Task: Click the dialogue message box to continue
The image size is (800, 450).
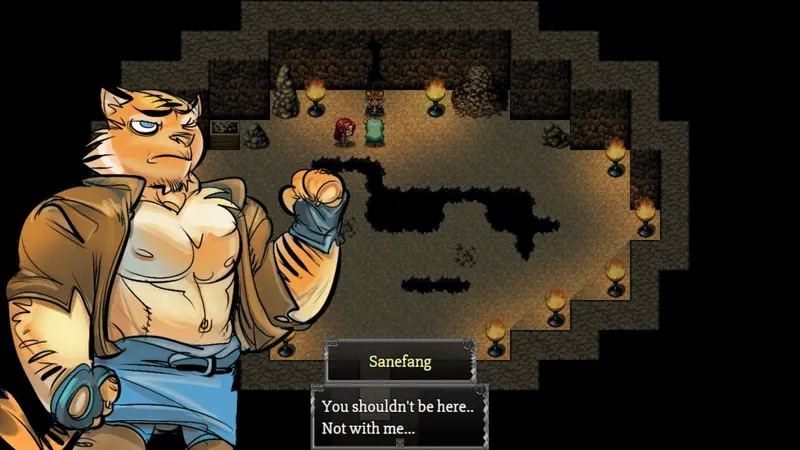Action: (x=400, y=418)
